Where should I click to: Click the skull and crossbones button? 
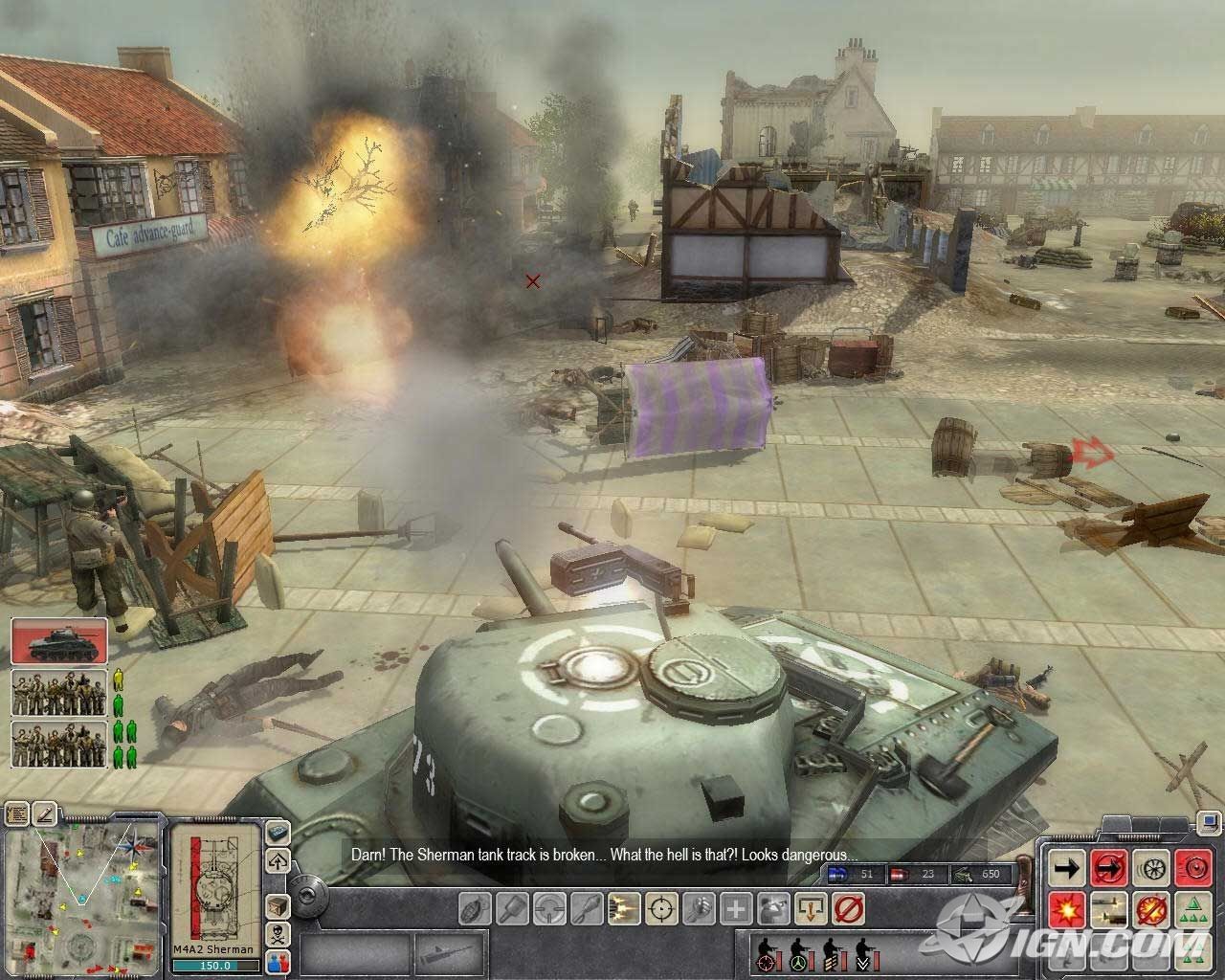tap(278, 934)
